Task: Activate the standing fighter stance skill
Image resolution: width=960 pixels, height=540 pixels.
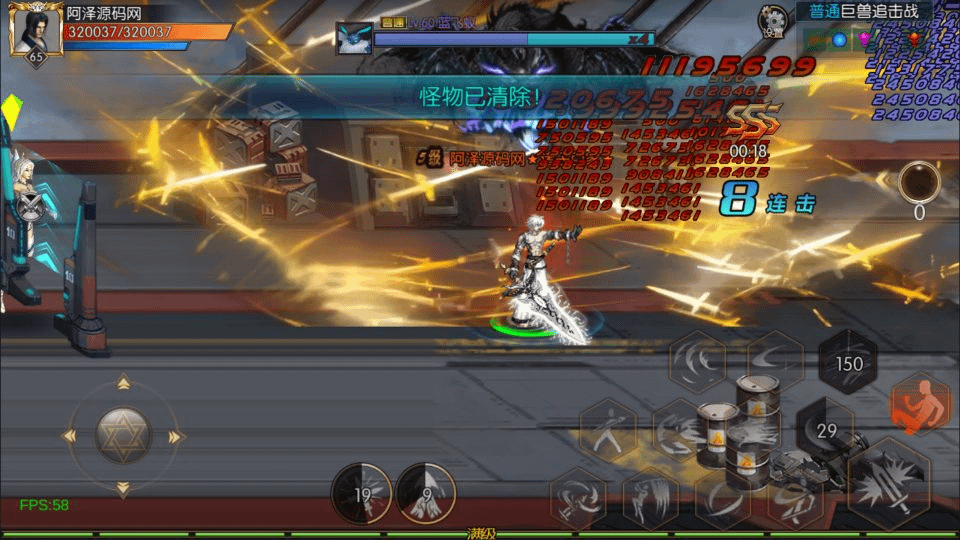Action: 609,431
